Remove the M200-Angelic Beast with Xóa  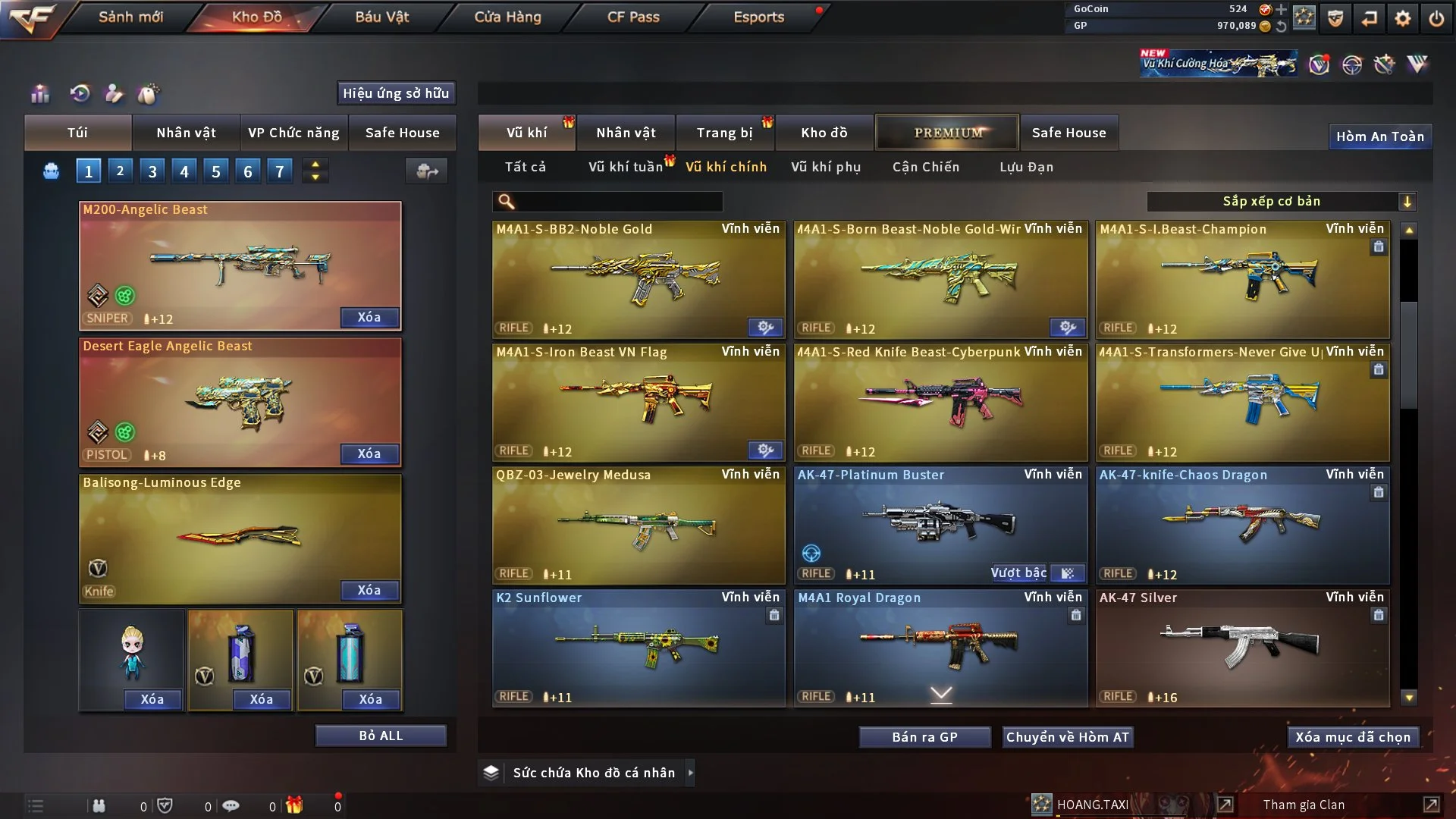(x=369, y=317)
